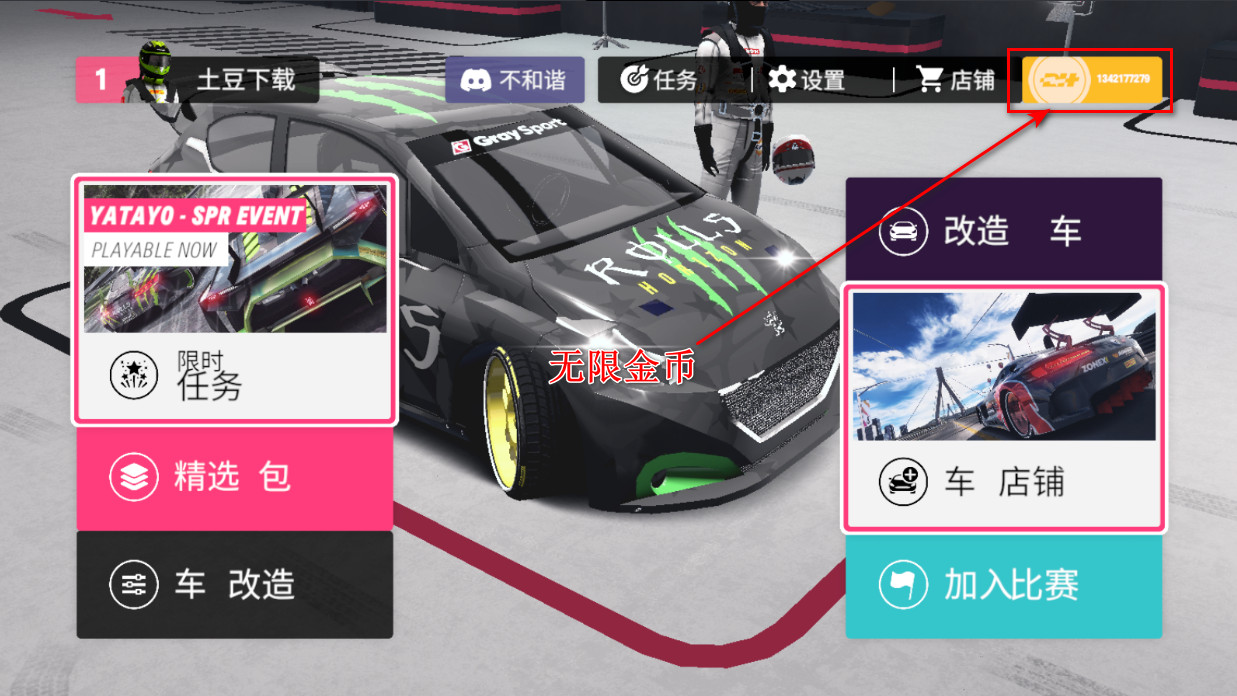Open the dark 车改造 tuning button

pyautogui.click(x=235, y=584)
